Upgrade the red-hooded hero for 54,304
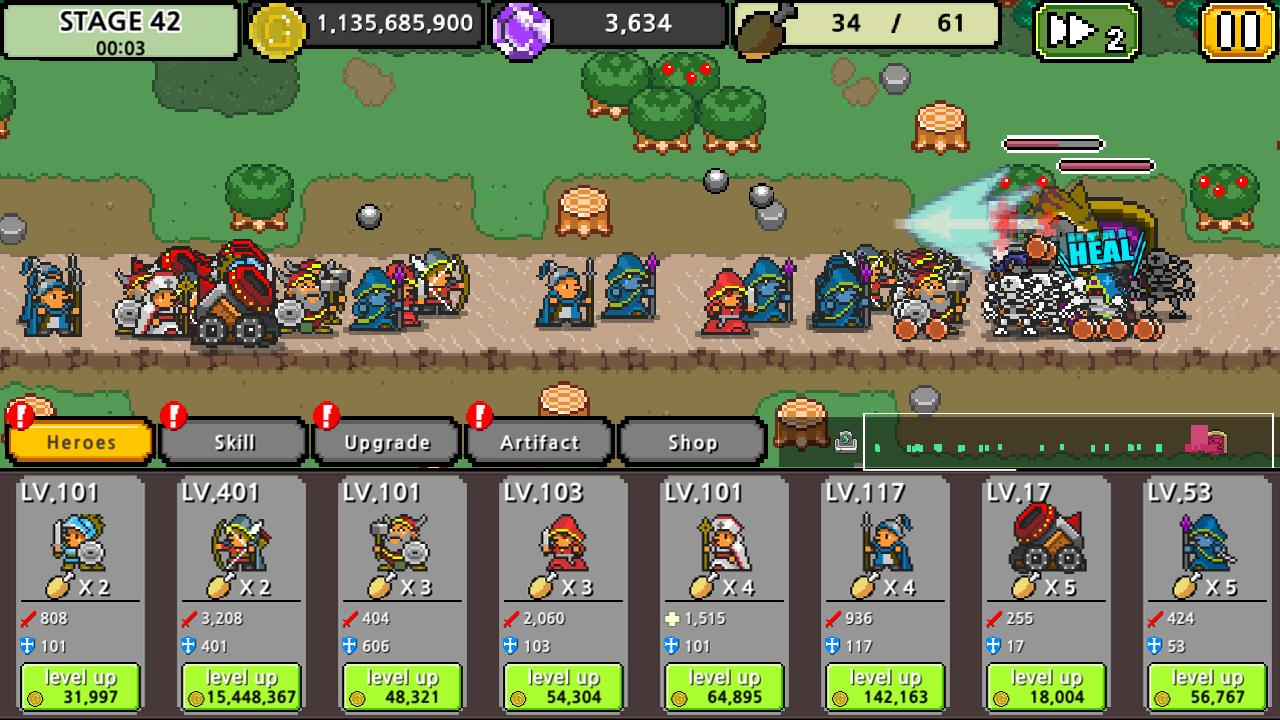Image resolution: width=1280 pixels, height=720 pixels. 563,687
